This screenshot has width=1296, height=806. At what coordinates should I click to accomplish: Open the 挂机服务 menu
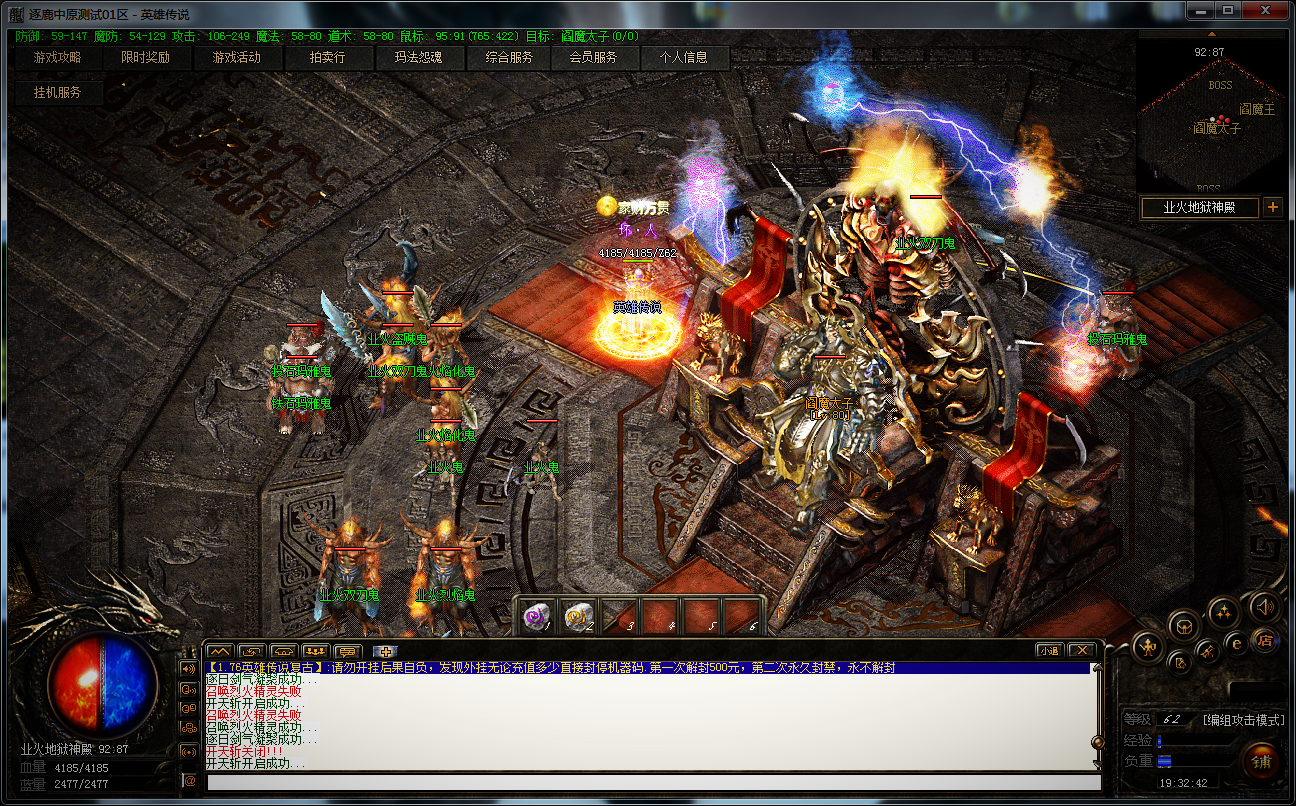(57, 92)
